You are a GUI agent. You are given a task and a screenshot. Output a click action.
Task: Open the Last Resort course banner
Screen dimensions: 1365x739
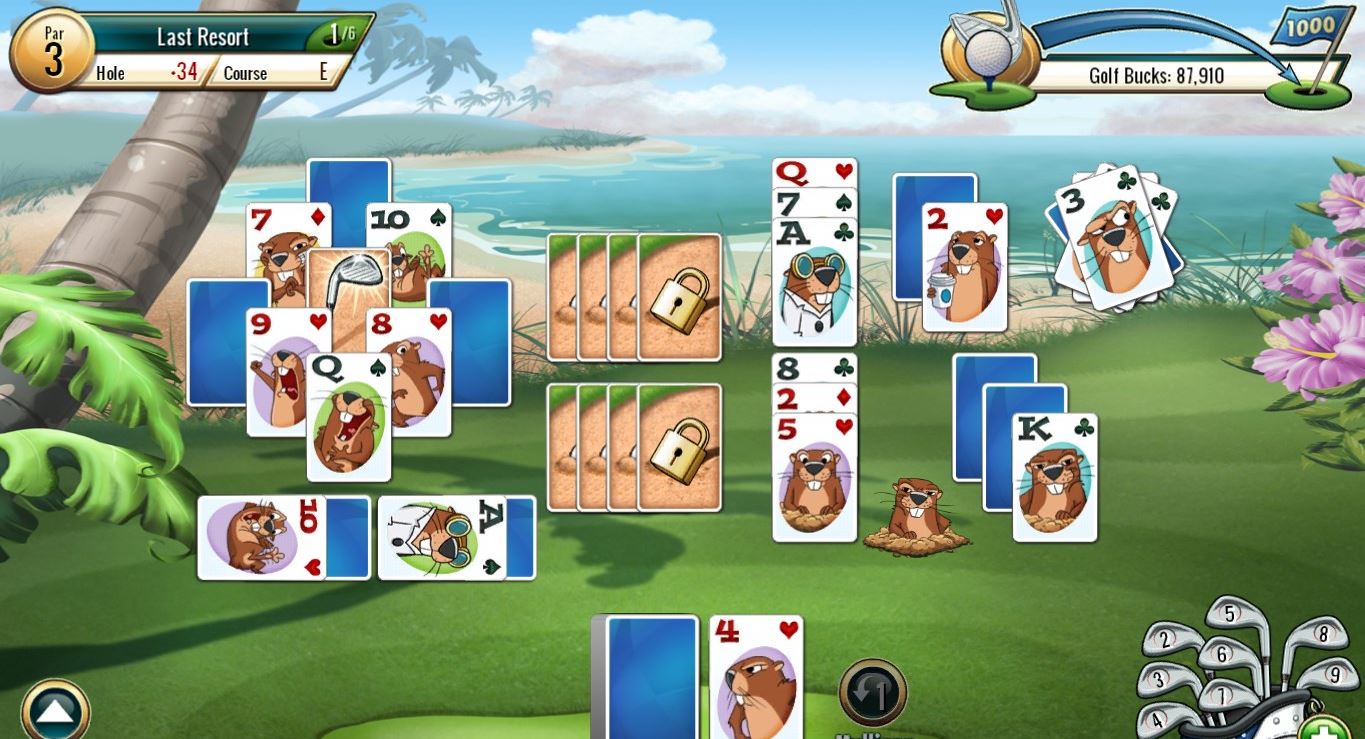pos(201,36)
